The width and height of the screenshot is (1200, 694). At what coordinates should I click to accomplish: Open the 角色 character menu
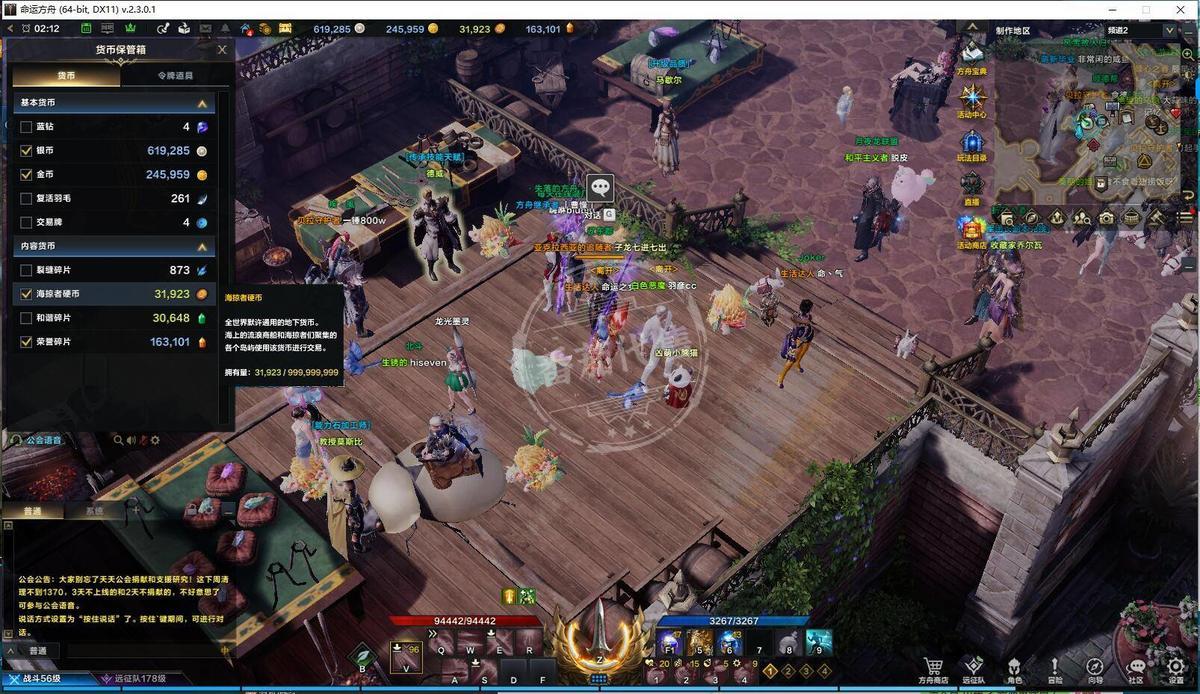1014,668
